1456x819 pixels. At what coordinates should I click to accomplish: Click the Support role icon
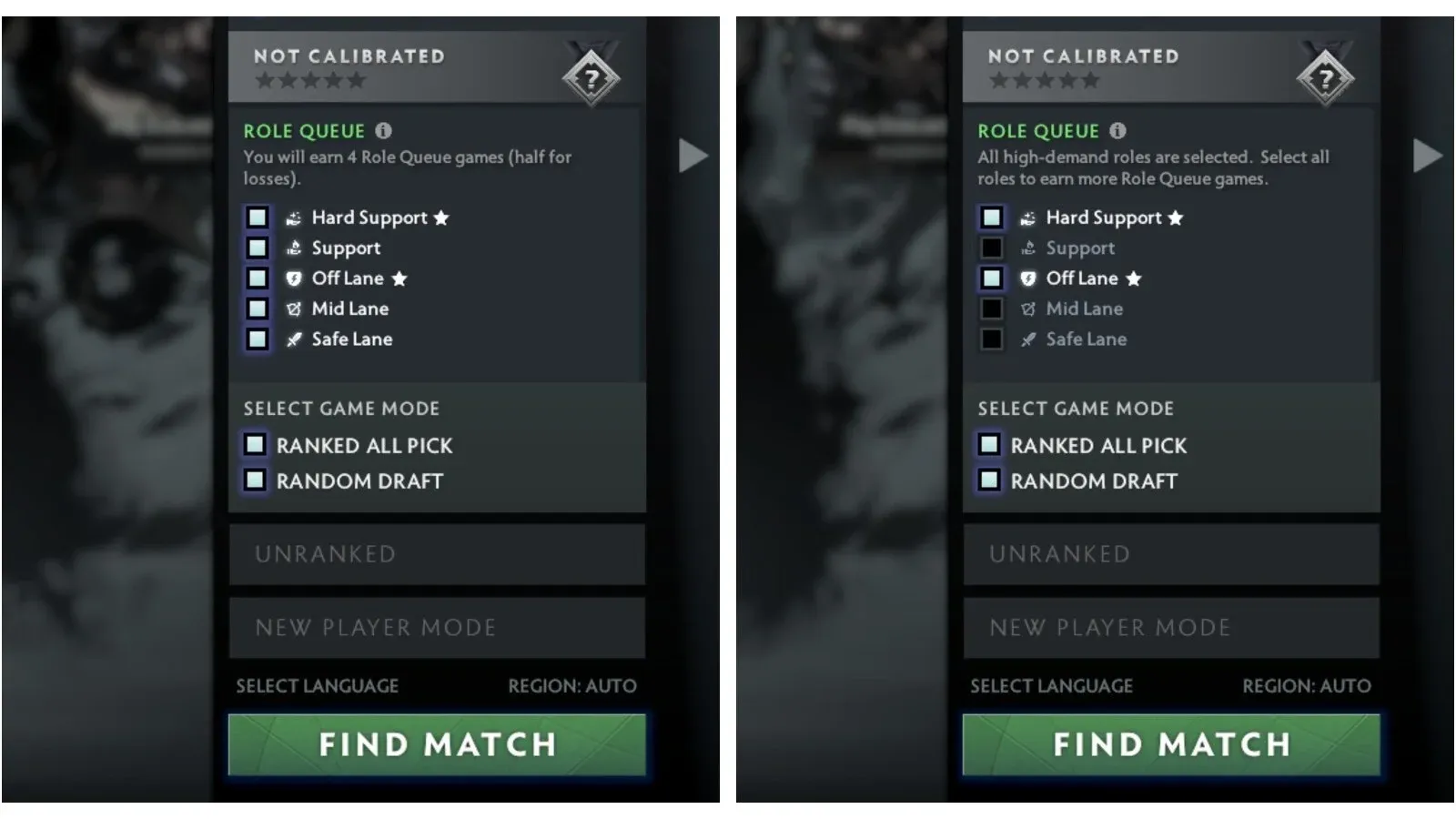click(293, 248)
